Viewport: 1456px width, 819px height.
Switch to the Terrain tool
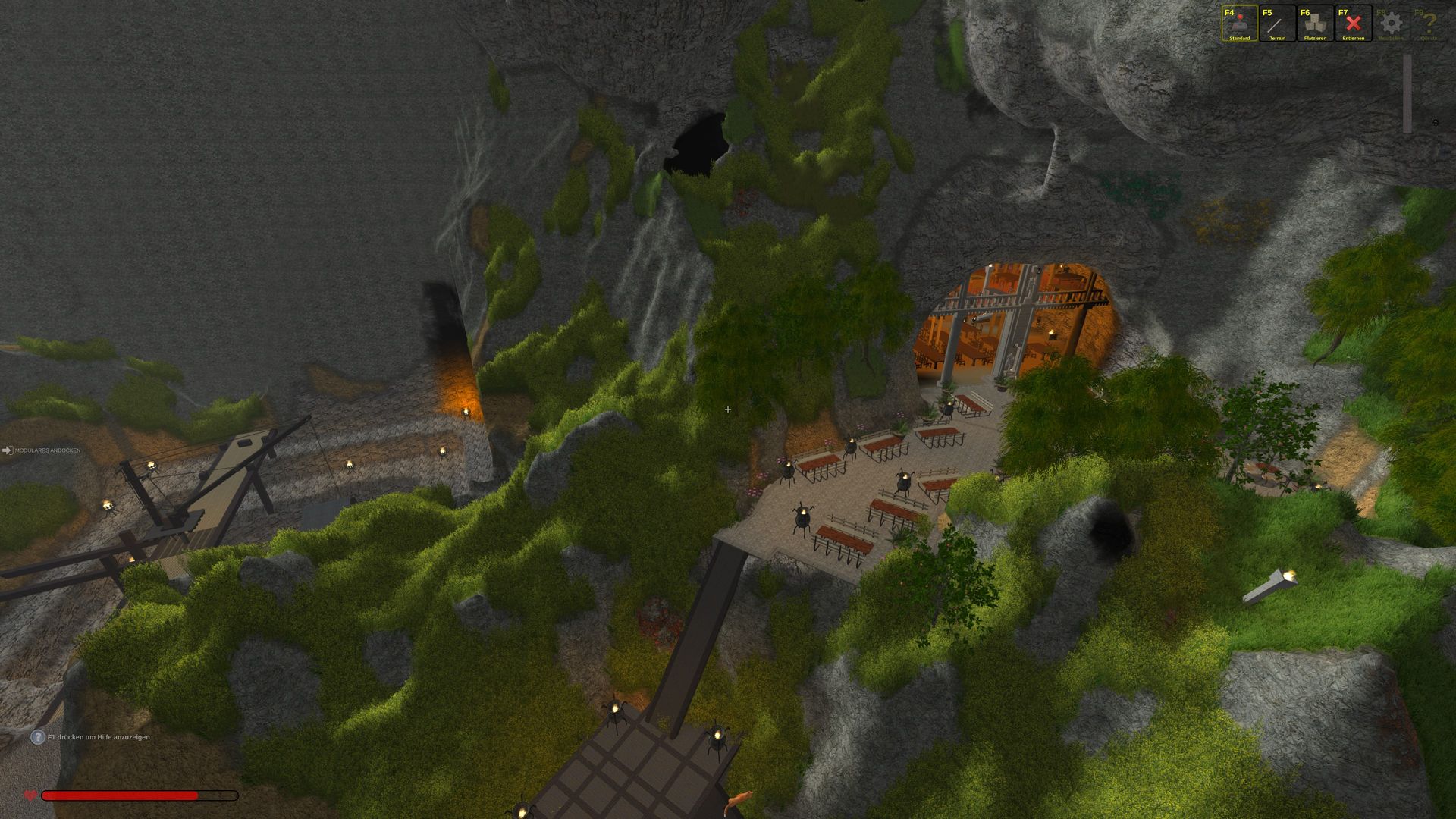click(x=1277, y=24)
